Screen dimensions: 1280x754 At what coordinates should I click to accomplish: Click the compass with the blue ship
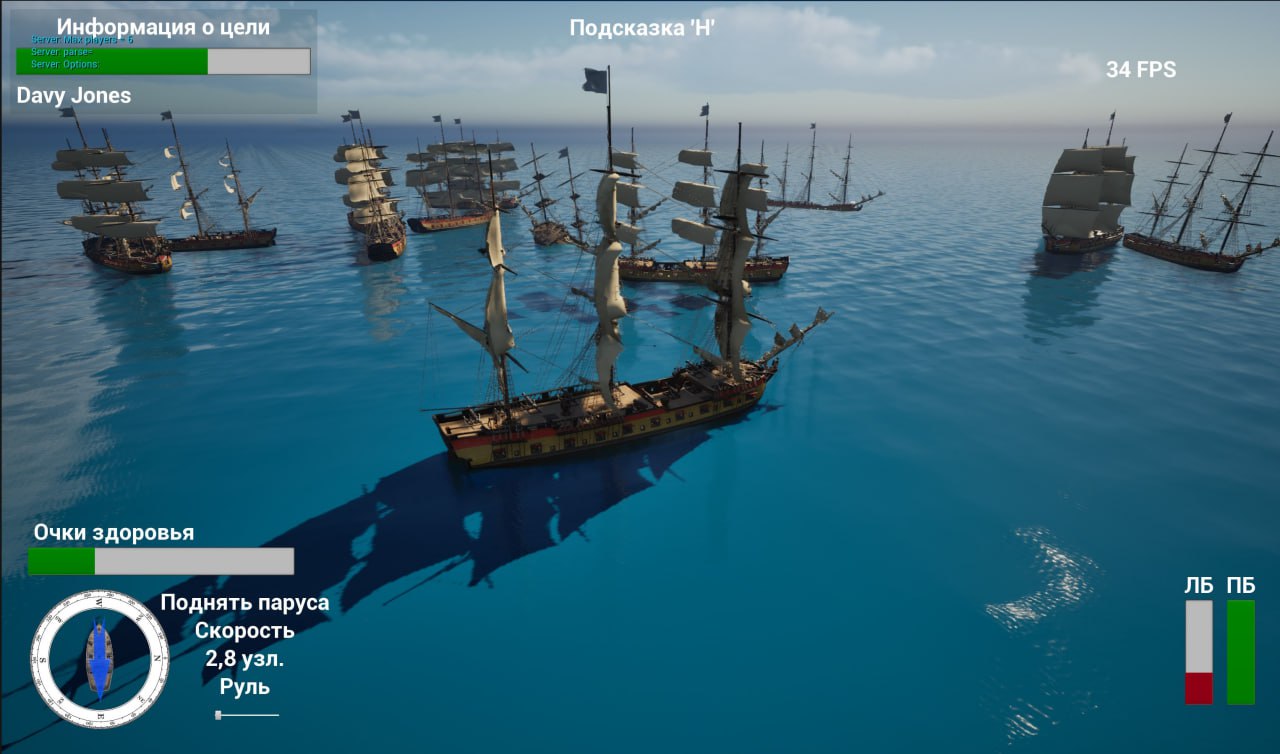99,659
